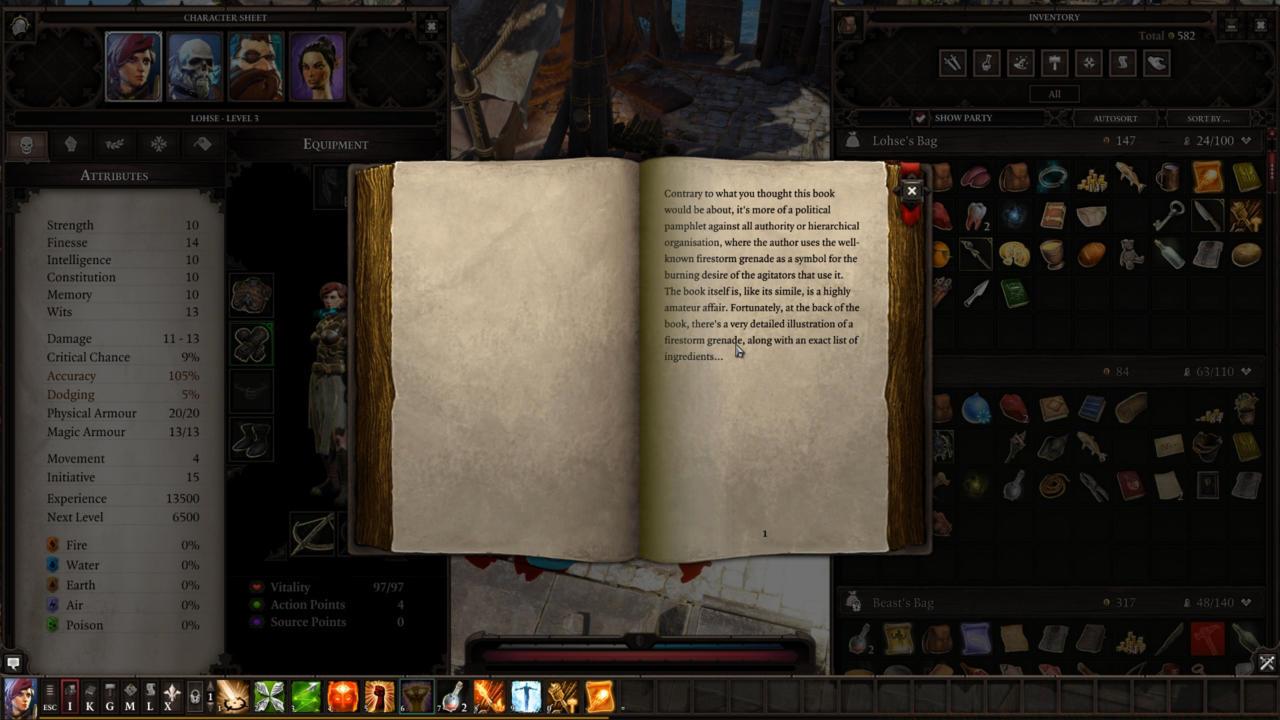This screenshot has width=1280, height=720.
Task: Select the grenade skill icon on the hotbar
Action: 452,697
